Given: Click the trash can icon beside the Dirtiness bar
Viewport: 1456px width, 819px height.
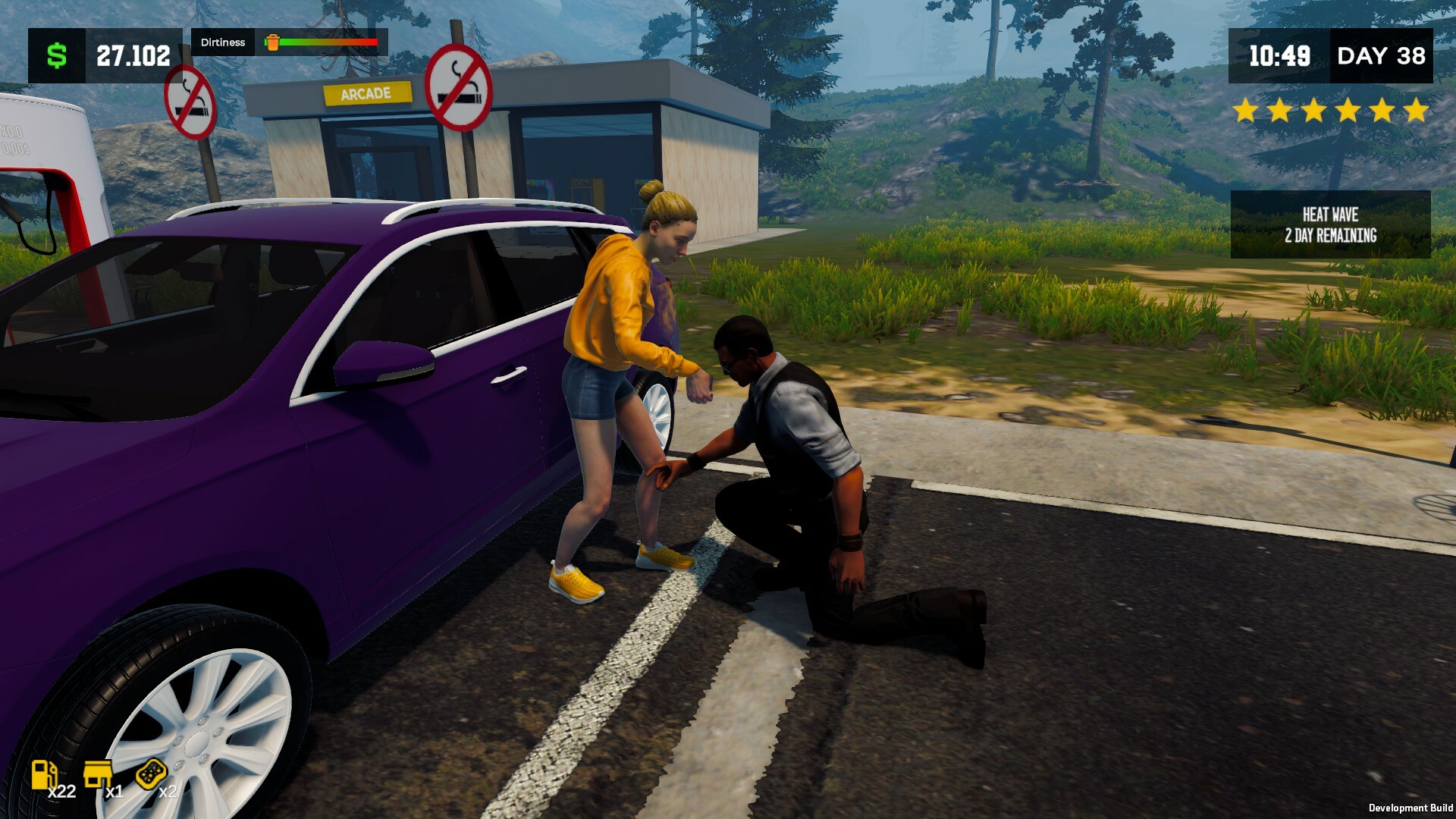Looking at the screenshot, I should point(272,42).
